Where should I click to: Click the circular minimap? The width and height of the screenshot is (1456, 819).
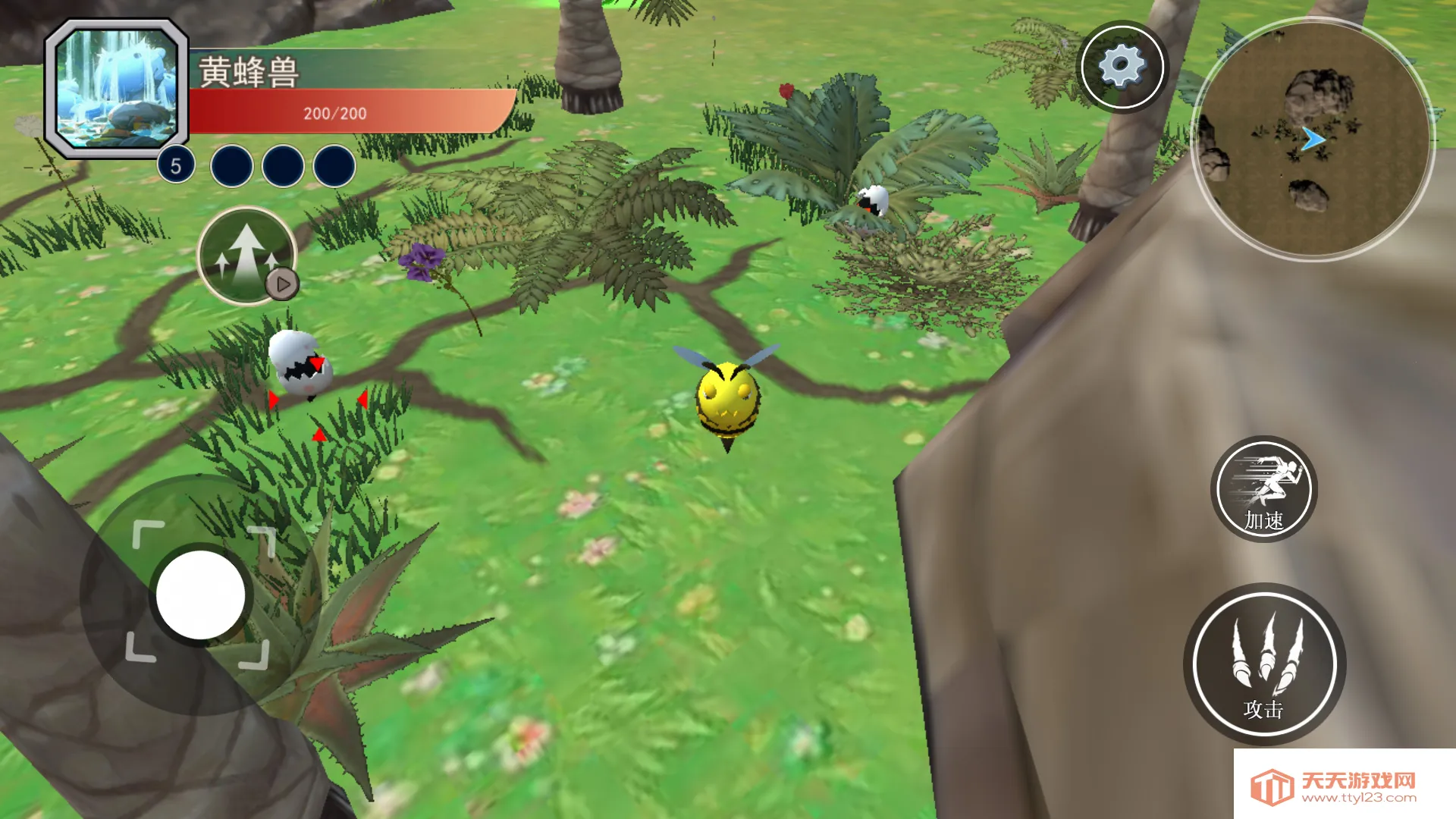1312,140
